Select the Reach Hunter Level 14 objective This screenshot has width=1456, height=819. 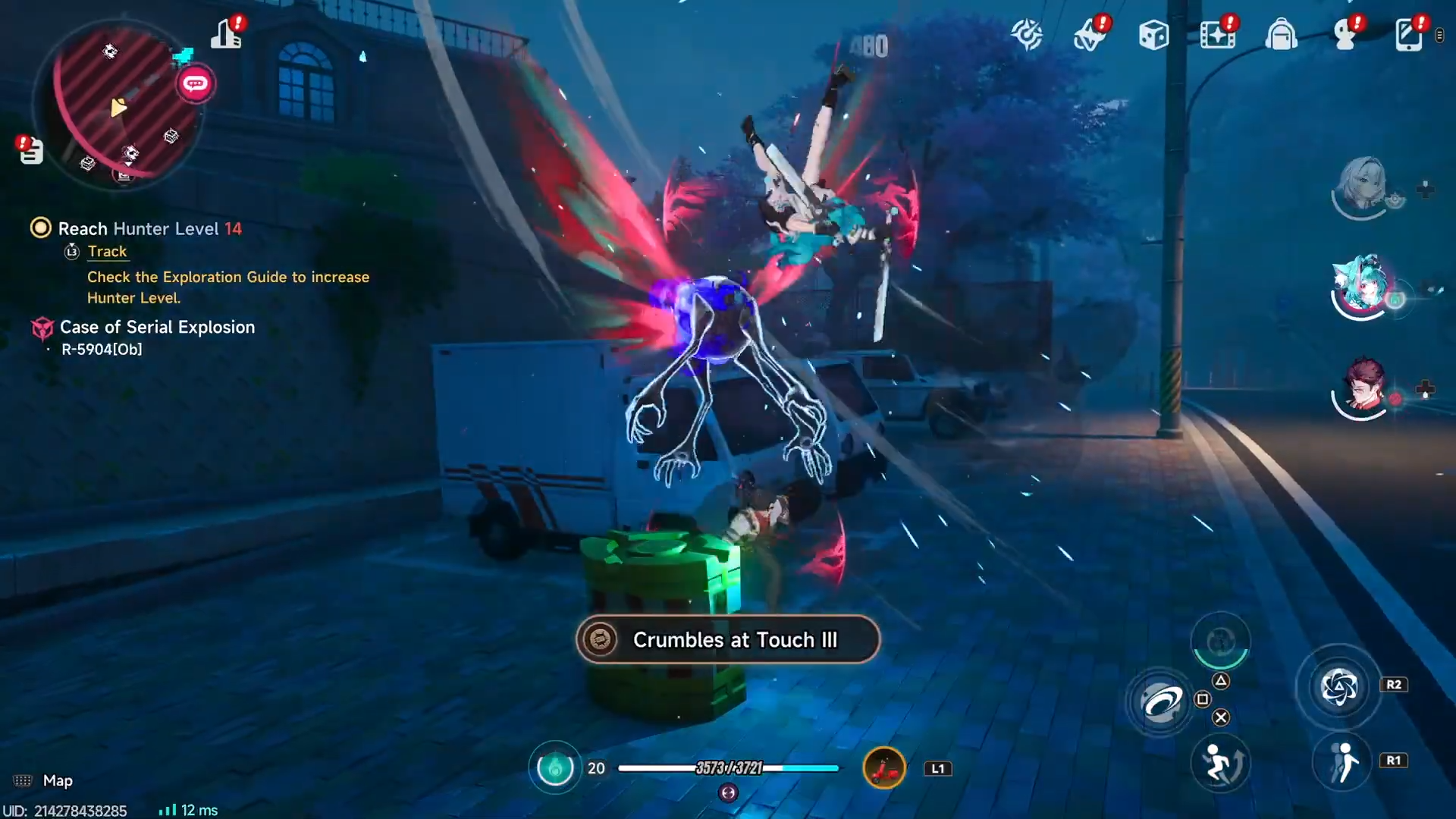149,229
